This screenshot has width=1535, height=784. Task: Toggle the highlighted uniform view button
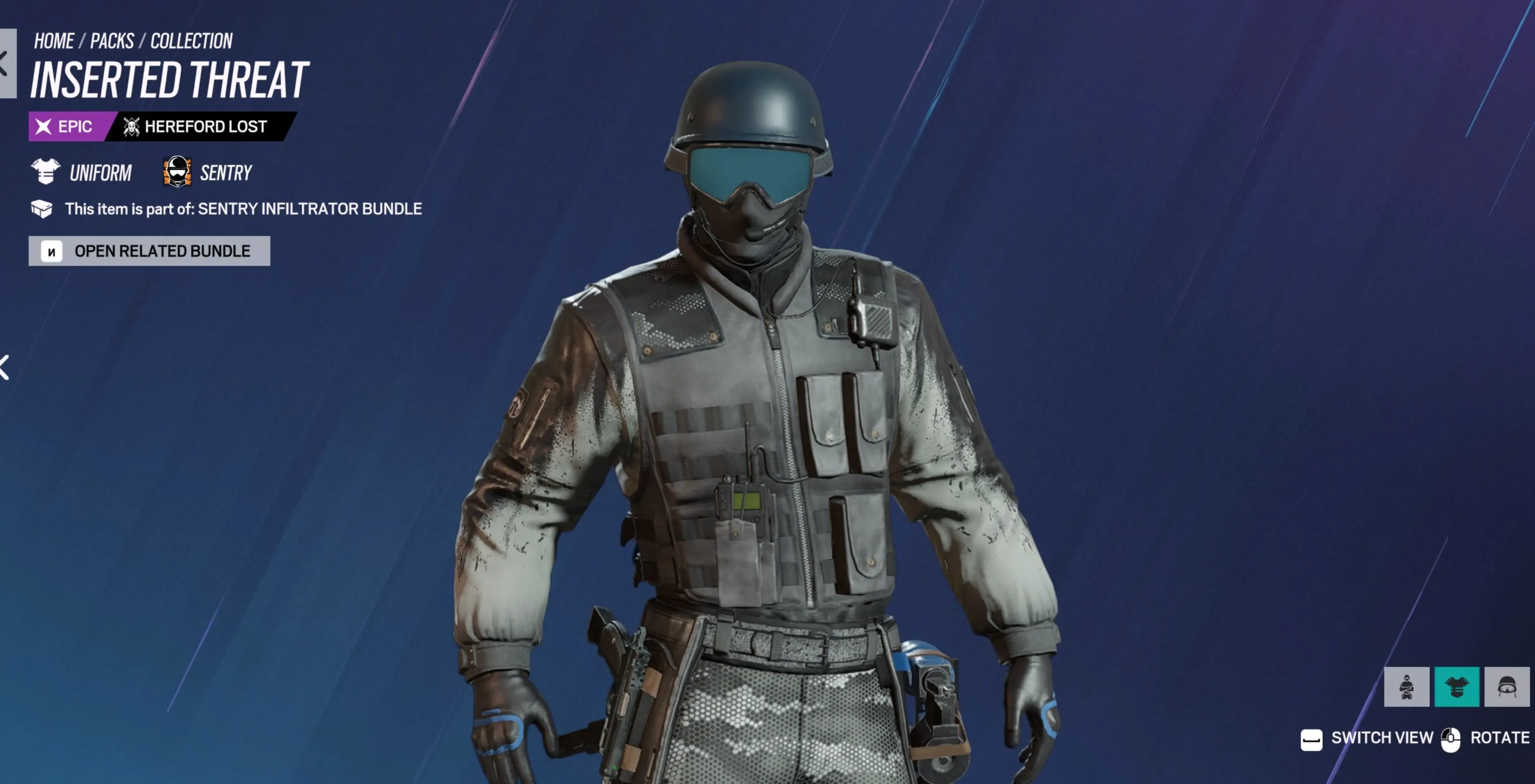point(1457,687)
